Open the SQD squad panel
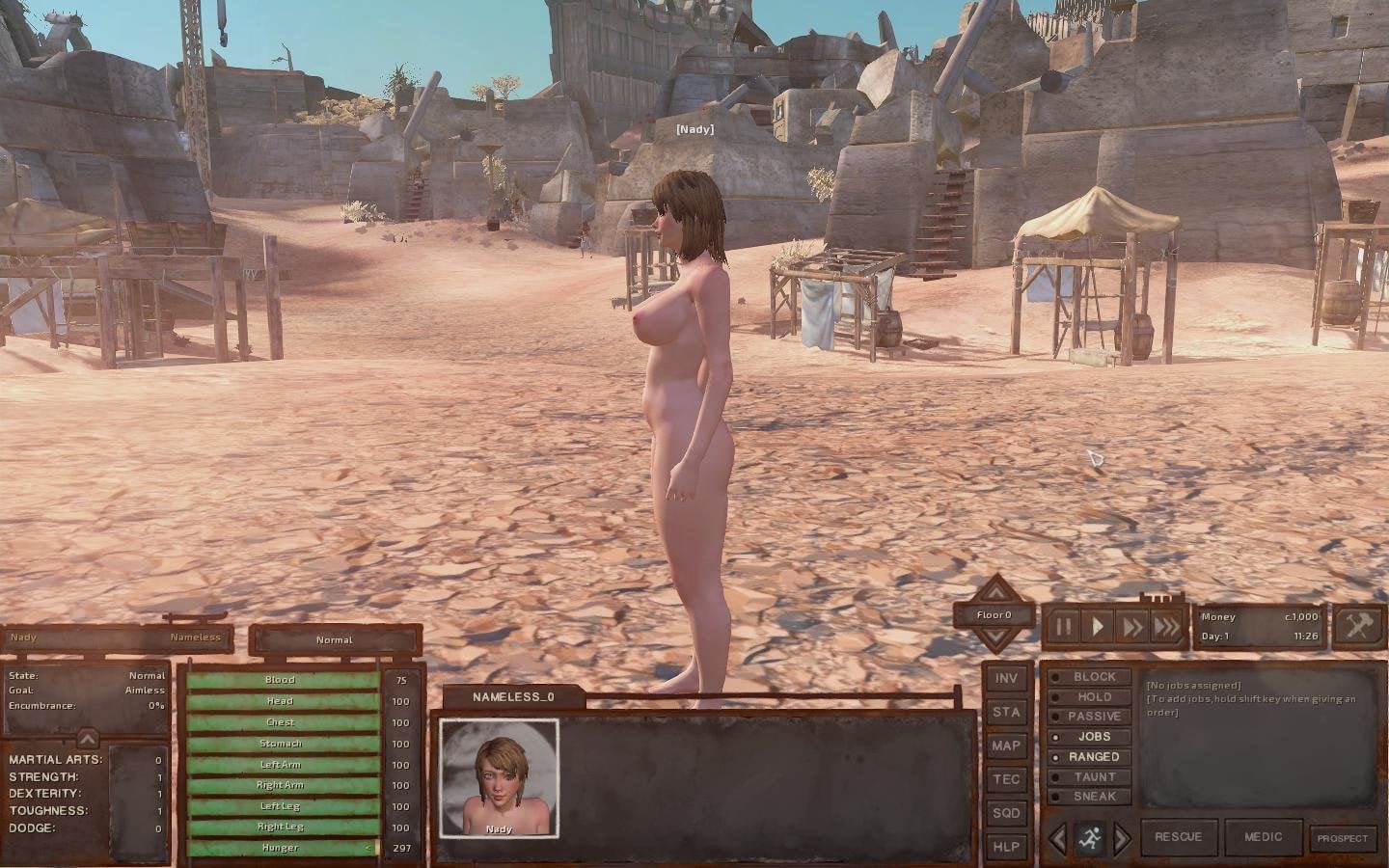1389x868 pixels. (1005, 813)
